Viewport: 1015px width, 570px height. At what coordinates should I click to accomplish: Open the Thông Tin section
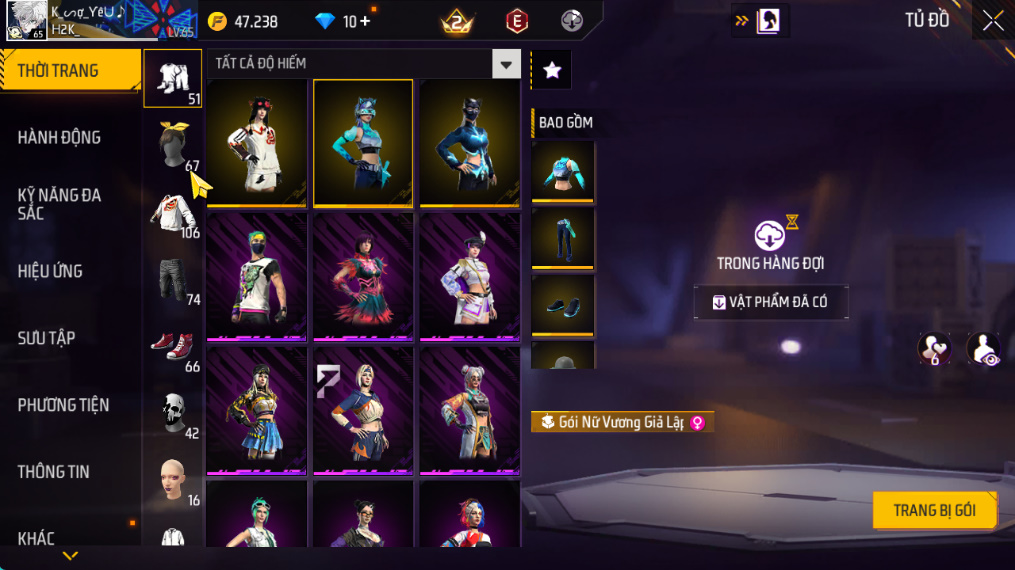pos(53,472)
